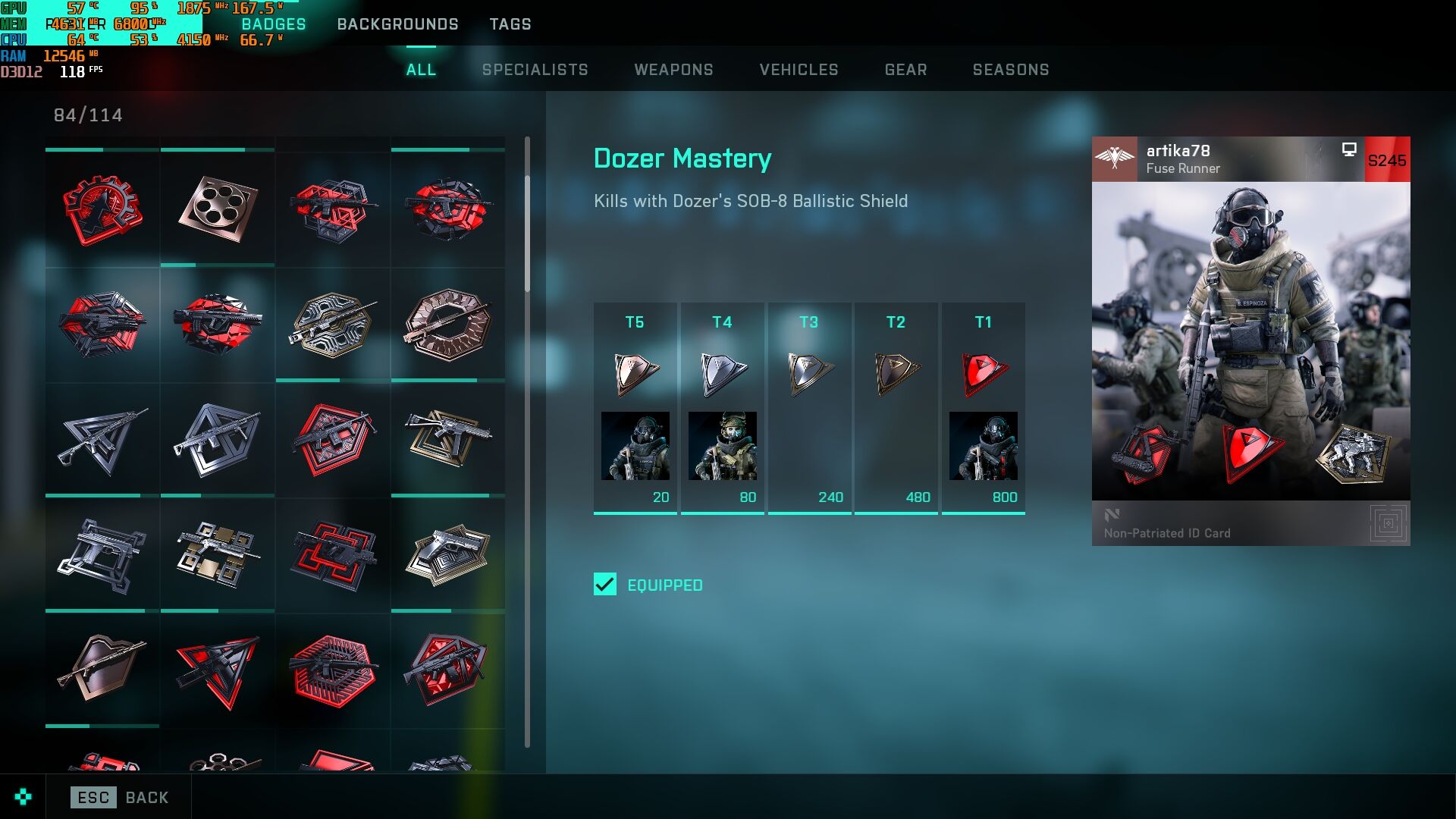Pick the T3 tier requiring 240 kills
This screenshot has width=1456, height=819.
(x=809, y=408)
